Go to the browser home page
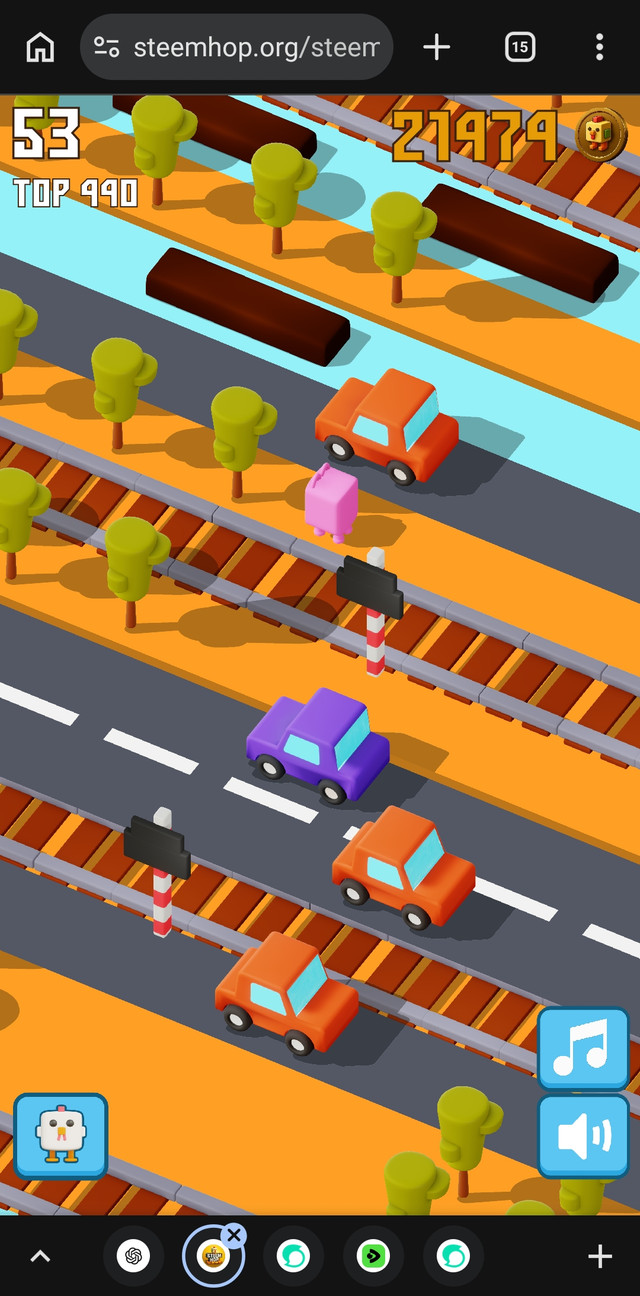640x1296 pixels. (40, 47)
